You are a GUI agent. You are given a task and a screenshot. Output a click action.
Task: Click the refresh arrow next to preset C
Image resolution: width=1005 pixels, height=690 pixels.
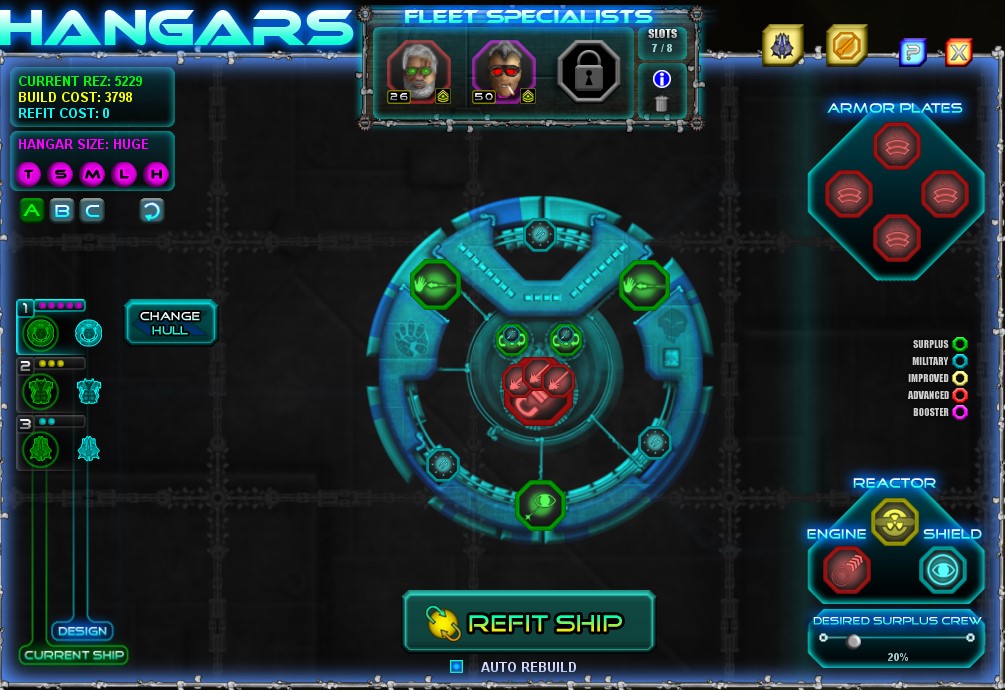point(152,210)
